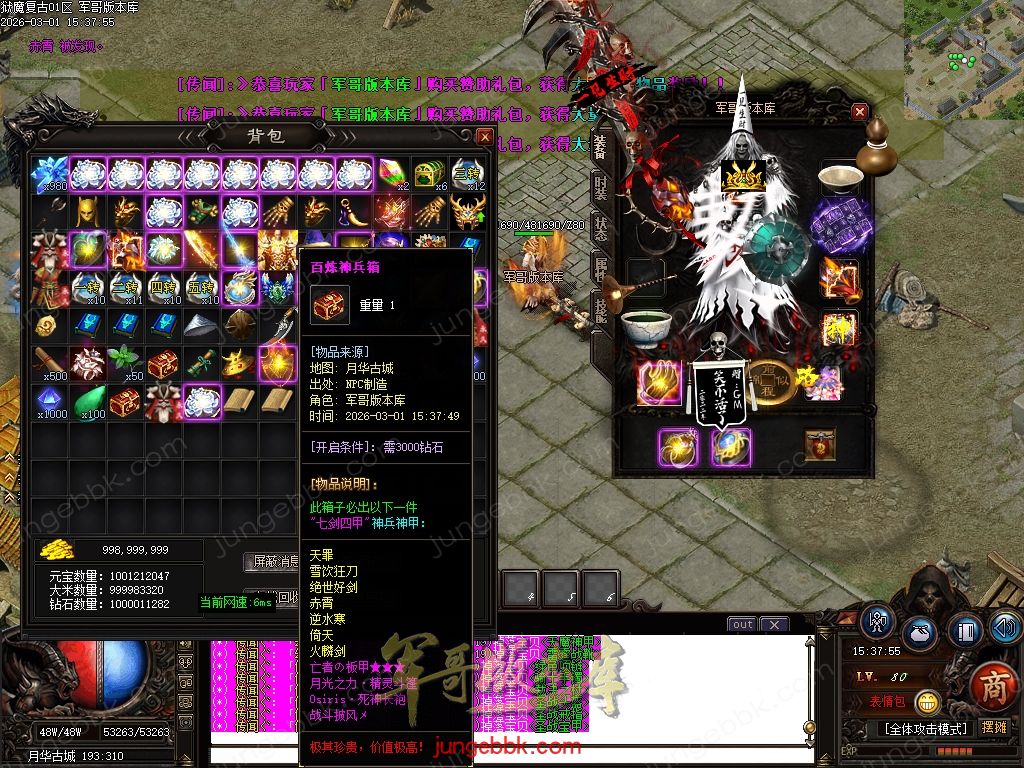This screenshot has height=768, width=1024.
Task: Open the 时装 fashion tab
Action: tap(600, 188)
